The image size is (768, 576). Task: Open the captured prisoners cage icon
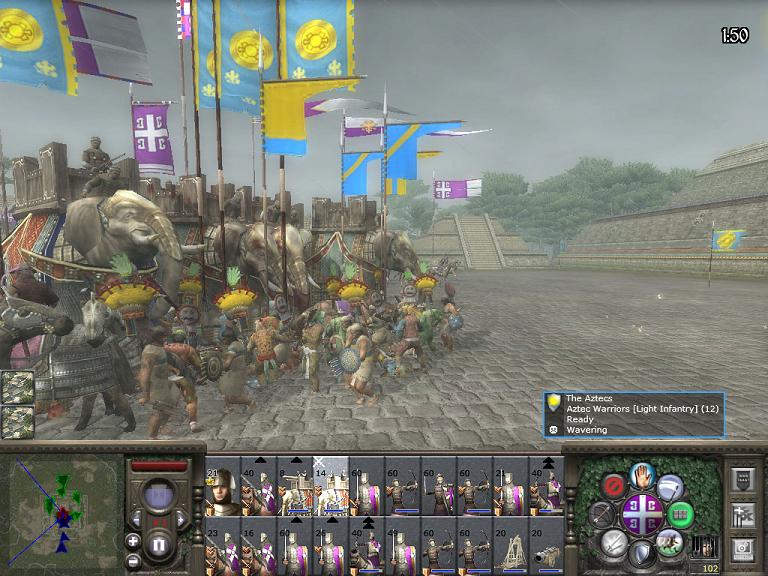[705, 546]
